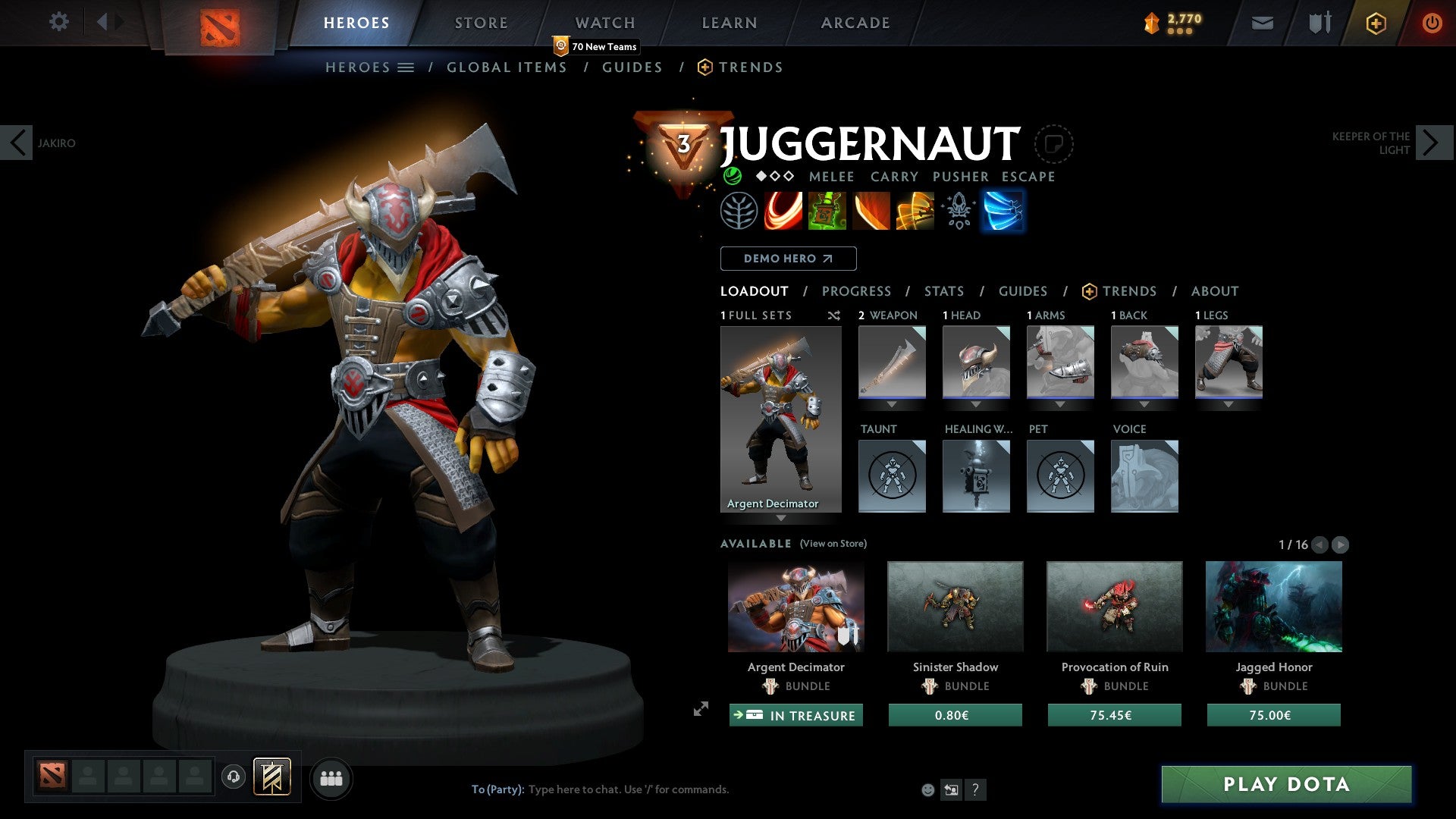Switch to the Progress tab
Image resolution: width=1456 pixels, height=819 pixels.
pyautogui.click(x=857, y=291)
